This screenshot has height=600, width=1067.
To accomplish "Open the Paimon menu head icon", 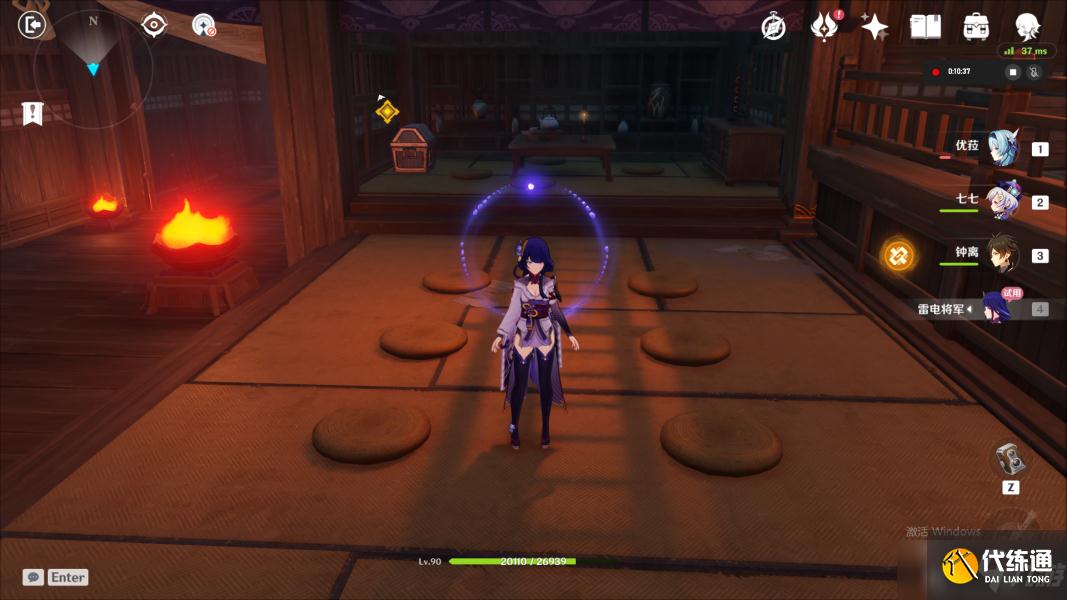I will (x=1027, y=27).
